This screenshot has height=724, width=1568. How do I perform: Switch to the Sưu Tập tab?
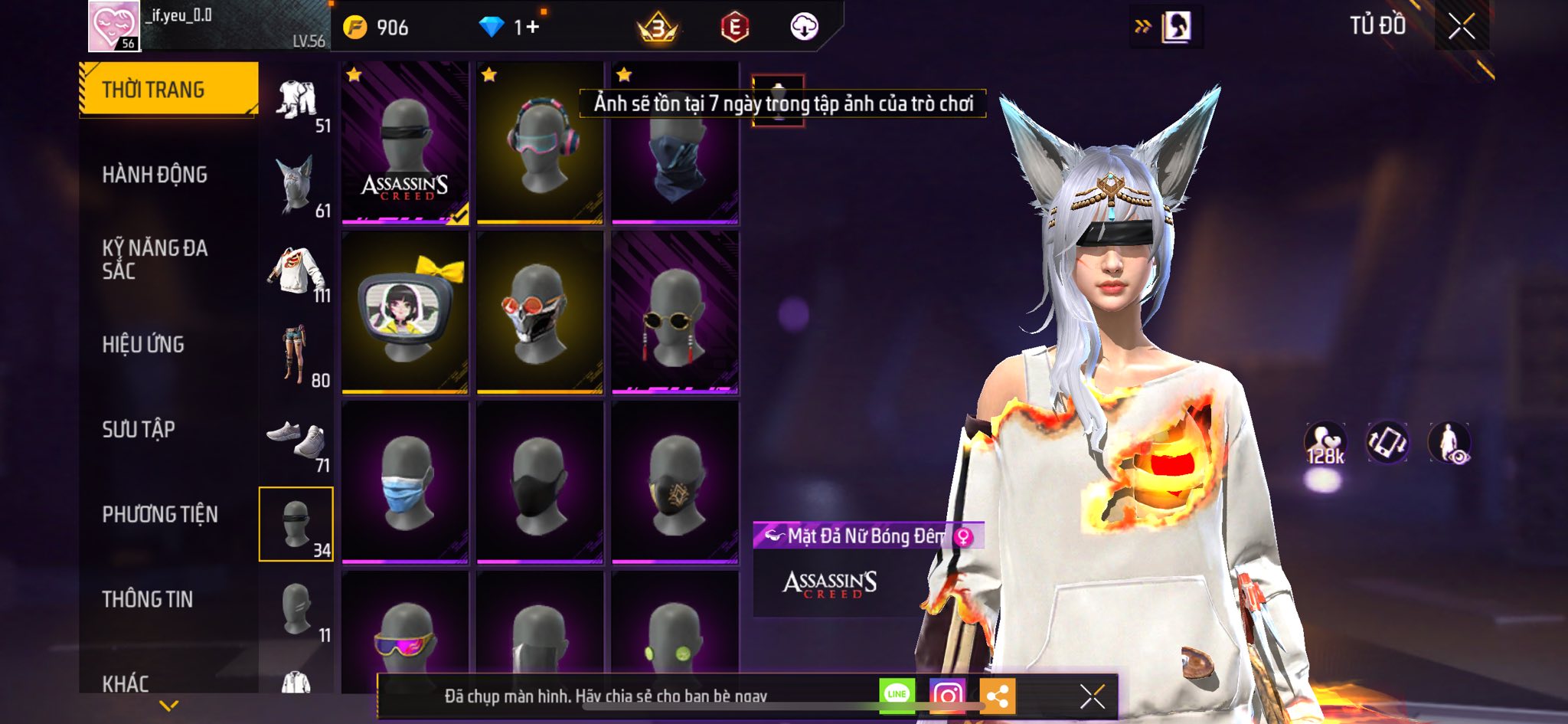pyautogui.click(x=139, y=429)
